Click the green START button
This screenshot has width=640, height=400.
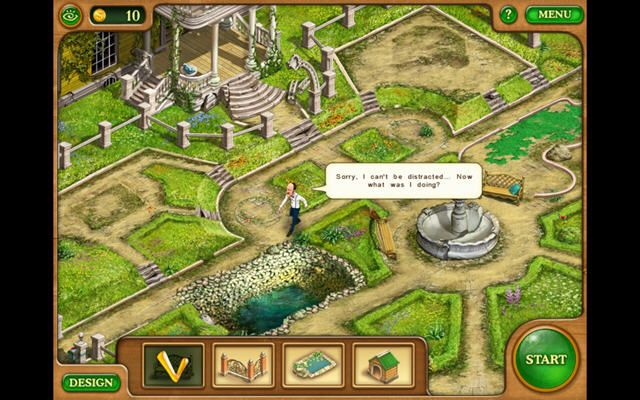coord(546,358)
